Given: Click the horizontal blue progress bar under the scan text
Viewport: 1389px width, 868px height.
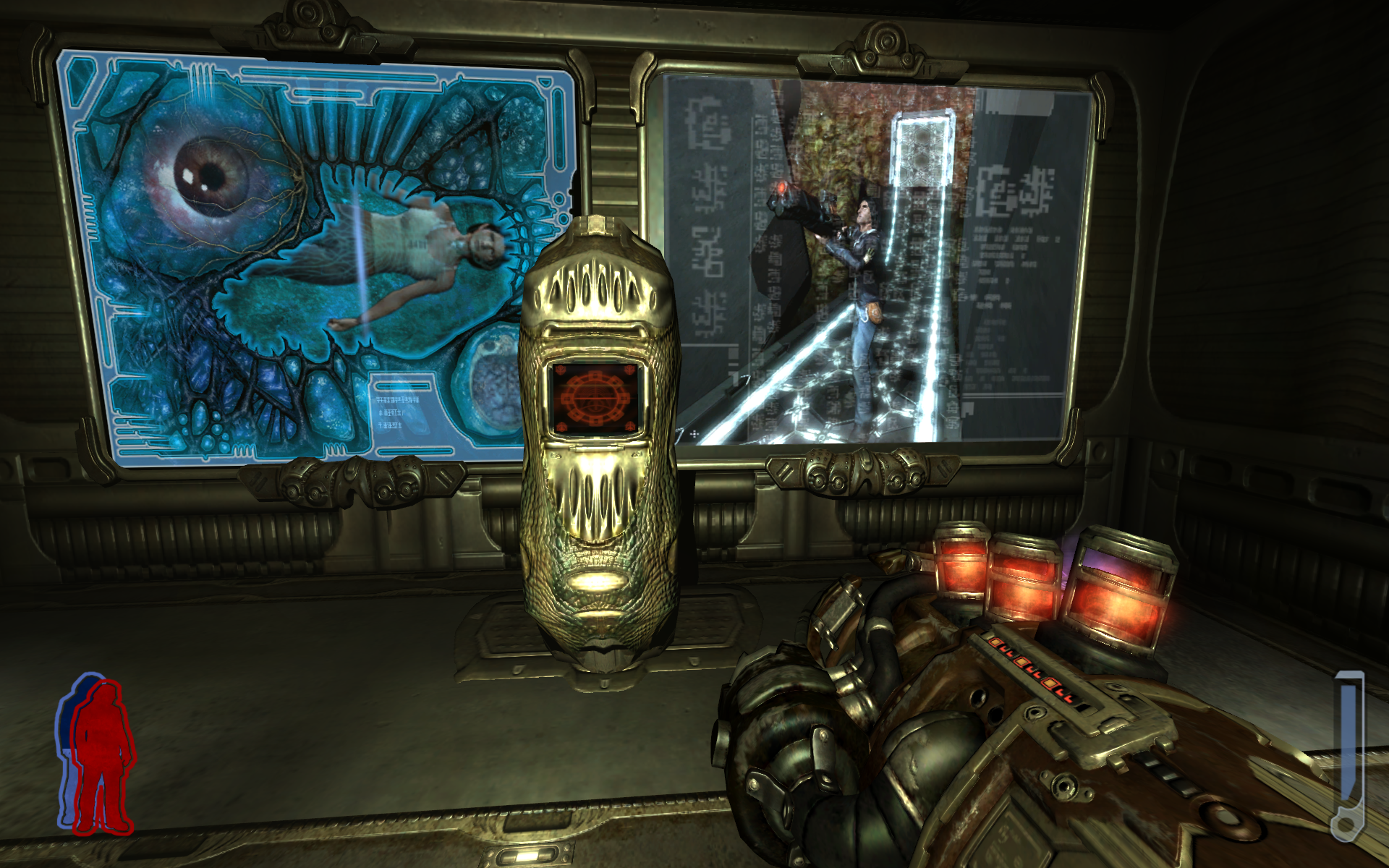Looking at the screenshot, I should click(x=415, y=452).
